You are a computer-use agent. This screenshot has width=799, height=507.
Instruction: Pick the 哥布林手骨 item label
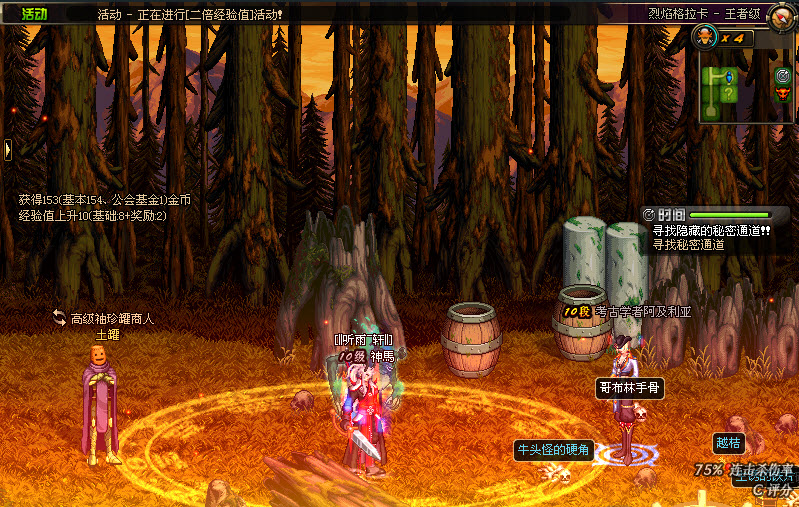coord(630,387)
